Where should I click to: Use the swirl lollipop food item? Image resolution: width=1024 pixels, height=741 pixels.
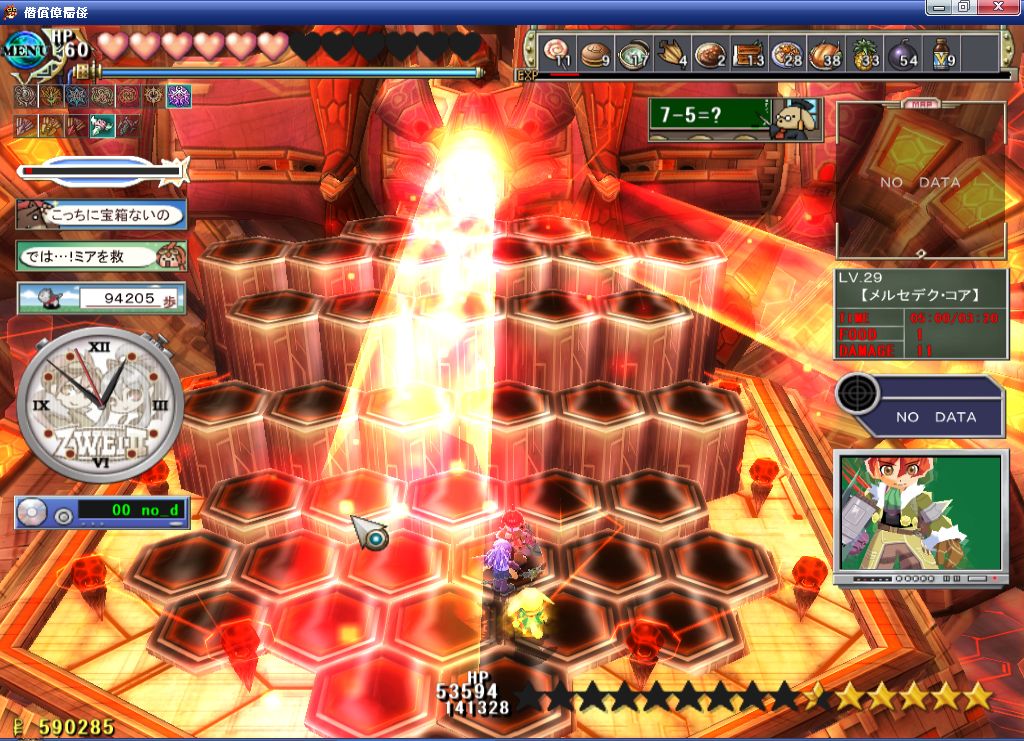(x=556, y=53)
